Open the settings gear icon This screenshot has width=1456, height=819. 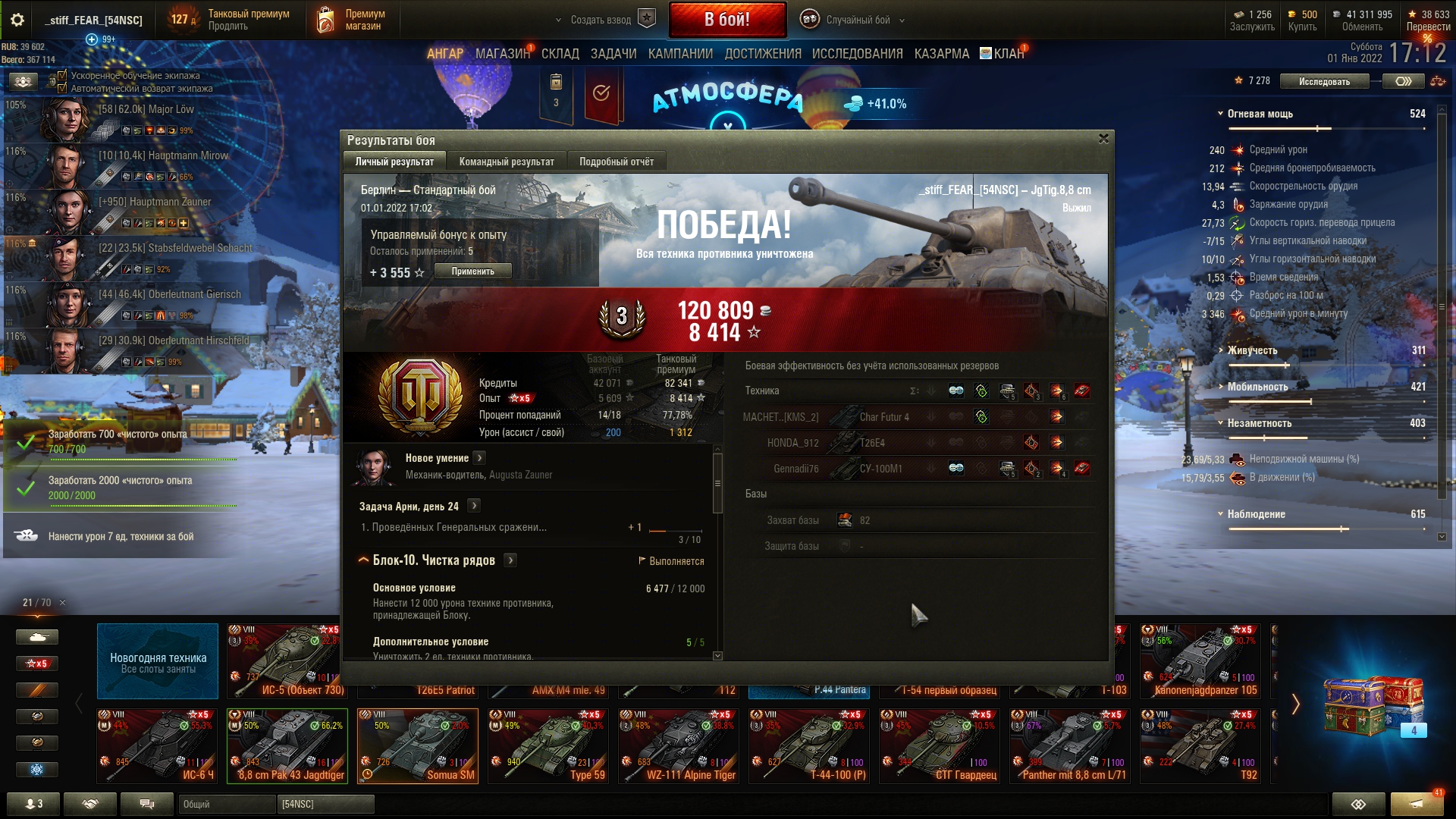coord(17,20)
